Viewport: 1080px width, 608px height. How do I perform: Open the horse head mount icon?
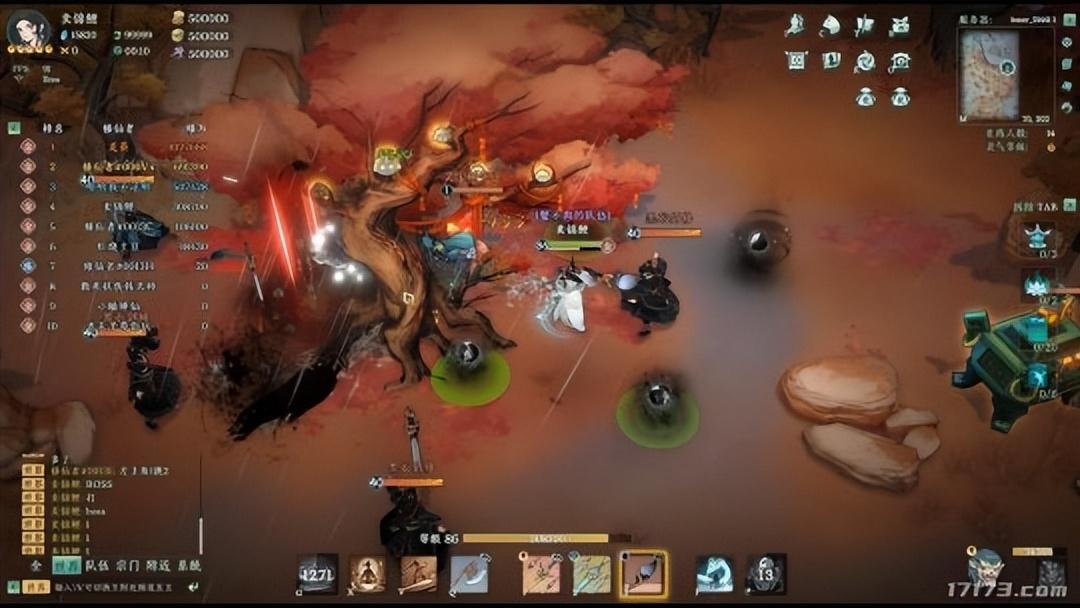(x=830, y=26)
